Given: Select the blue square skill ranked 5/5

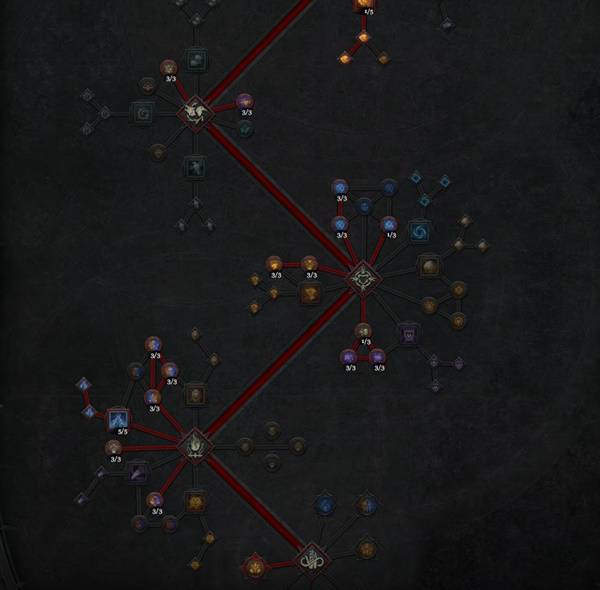Looking at the screenshot, I should click(x=118, y=419).
